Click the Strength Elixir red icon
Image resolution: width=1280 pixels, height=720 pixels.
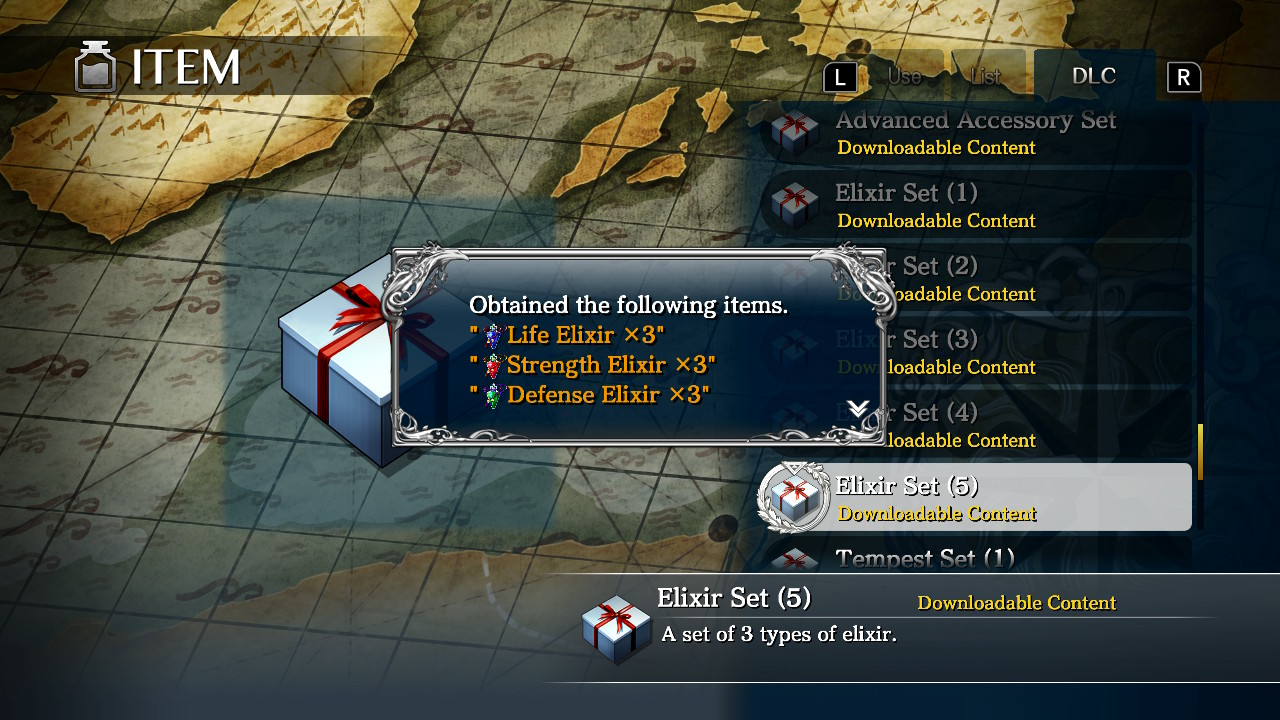point(493,365)
